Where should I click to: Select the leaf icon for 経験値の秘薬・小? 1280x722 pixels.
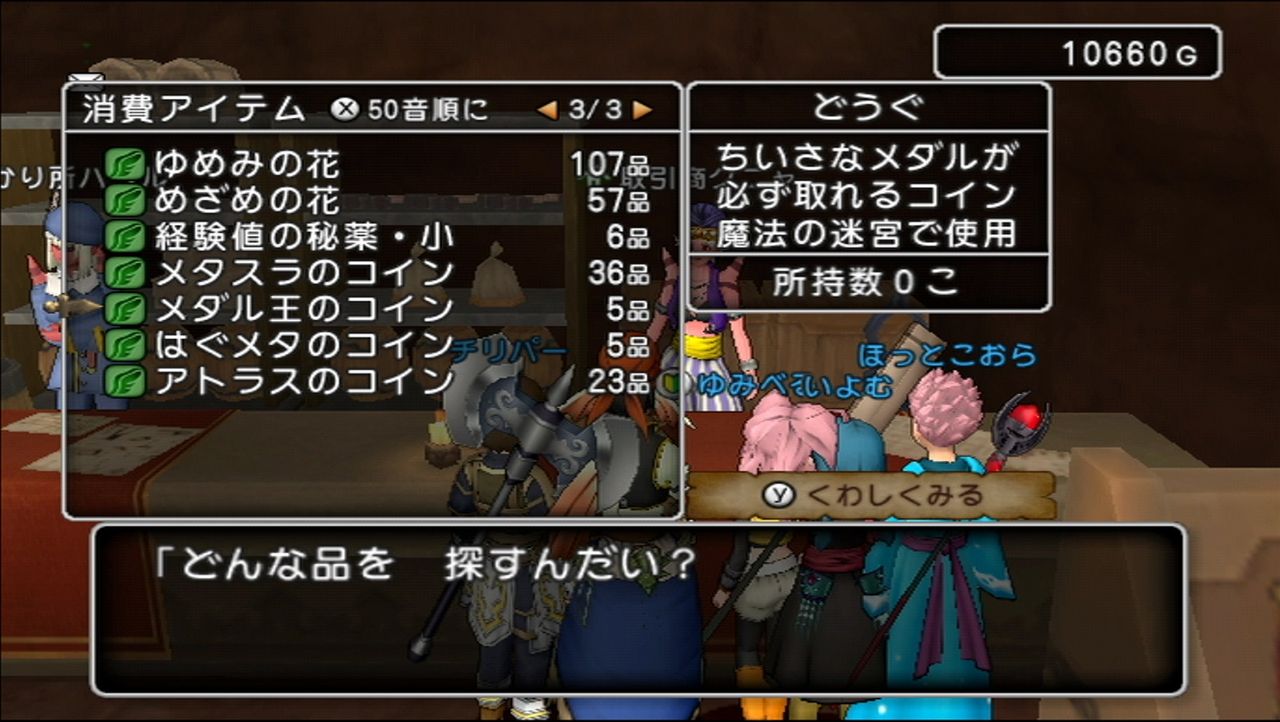tap(127, 239)
